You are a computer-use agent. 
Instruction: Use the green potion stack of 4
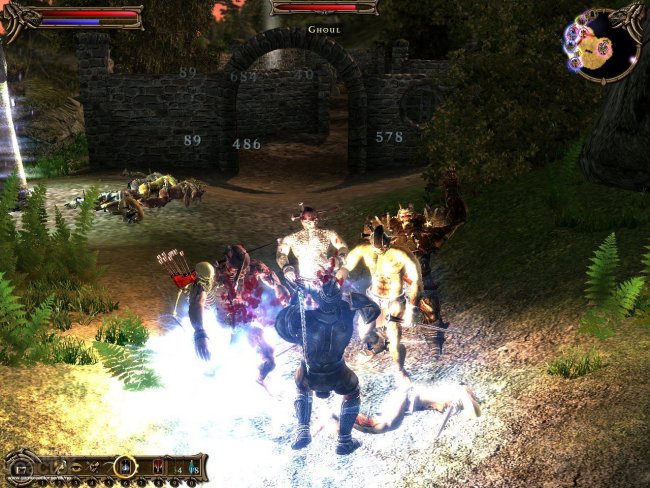(x=177, y=467)
